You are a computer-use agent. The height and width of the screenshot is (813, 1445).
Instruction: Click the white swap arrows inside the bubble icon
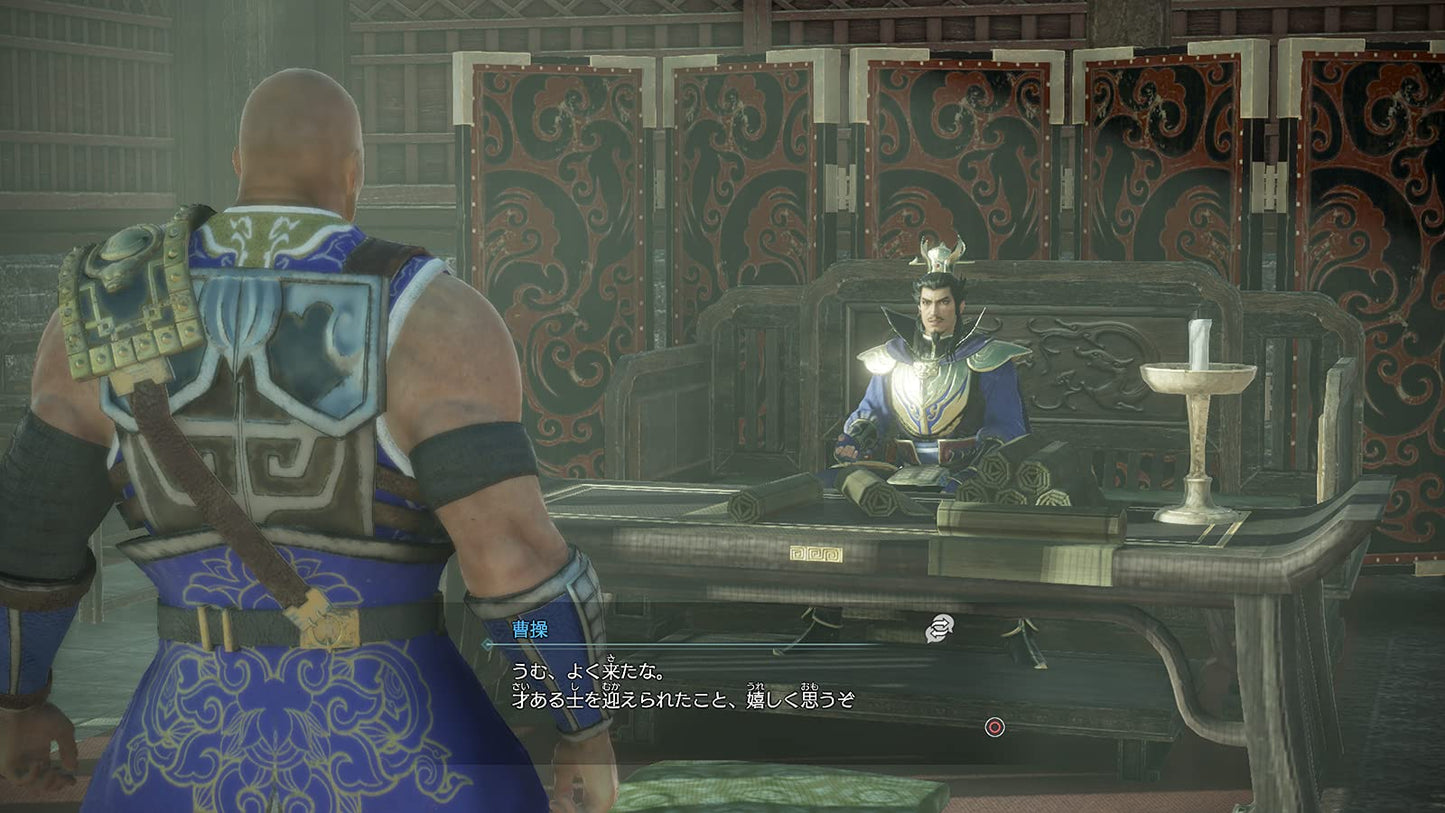pos(940,626)
